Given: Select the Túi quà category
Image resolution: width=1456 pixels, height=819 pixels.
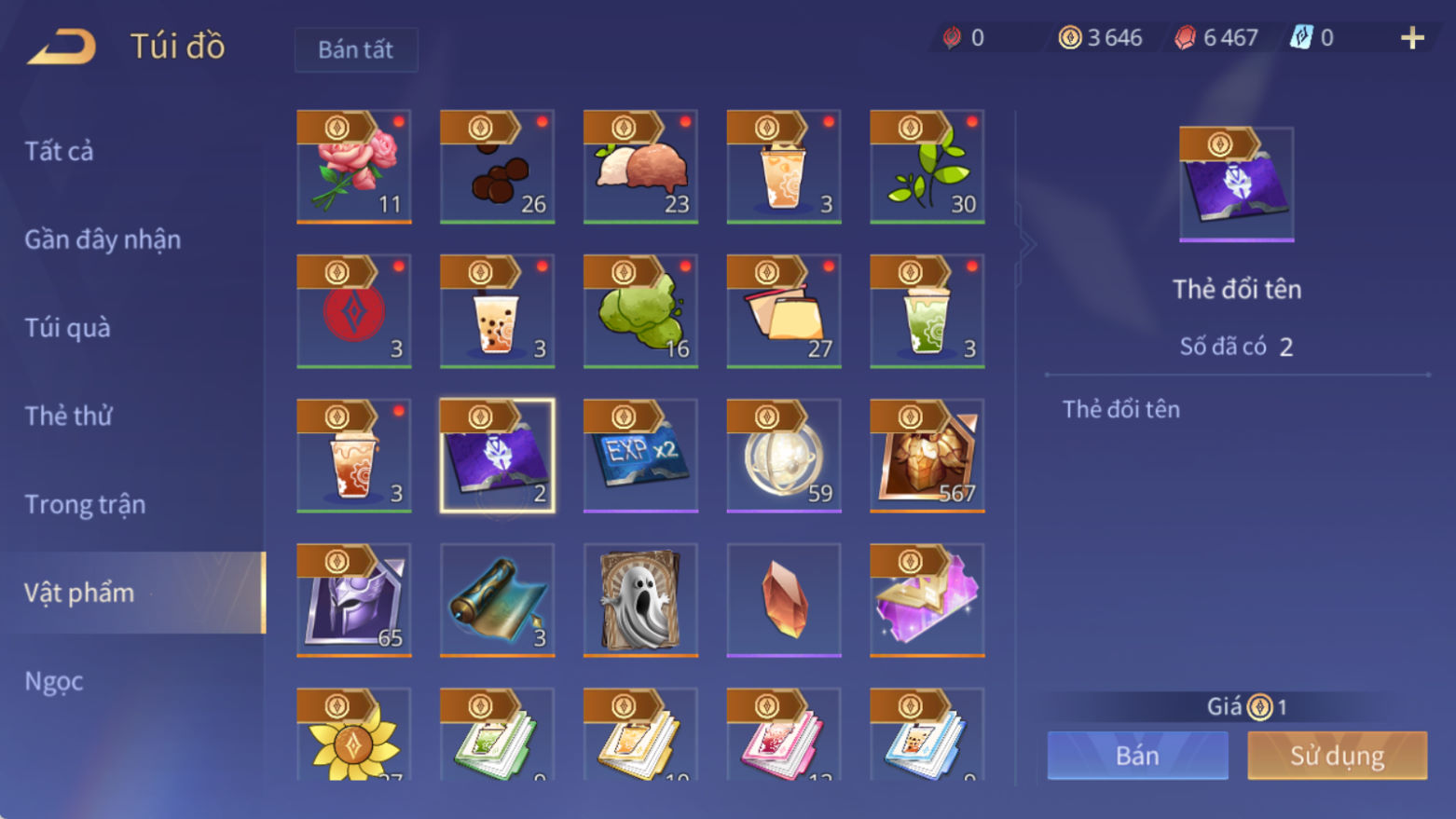Looking at the screenshot, I should click(67, 328).
